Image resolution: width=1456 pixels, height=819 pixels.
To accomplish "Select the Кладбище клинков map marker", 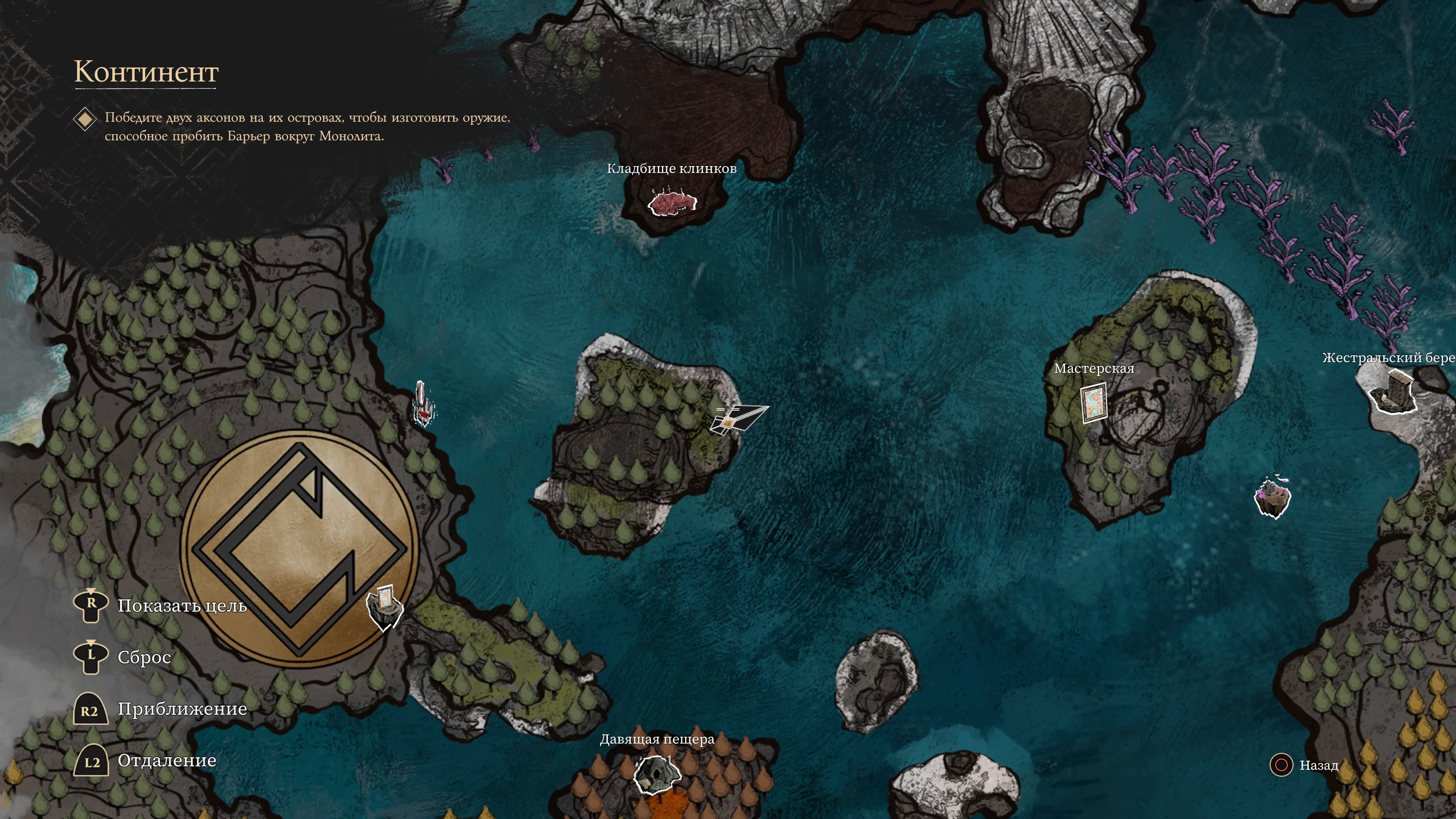I will pos(672,204).
